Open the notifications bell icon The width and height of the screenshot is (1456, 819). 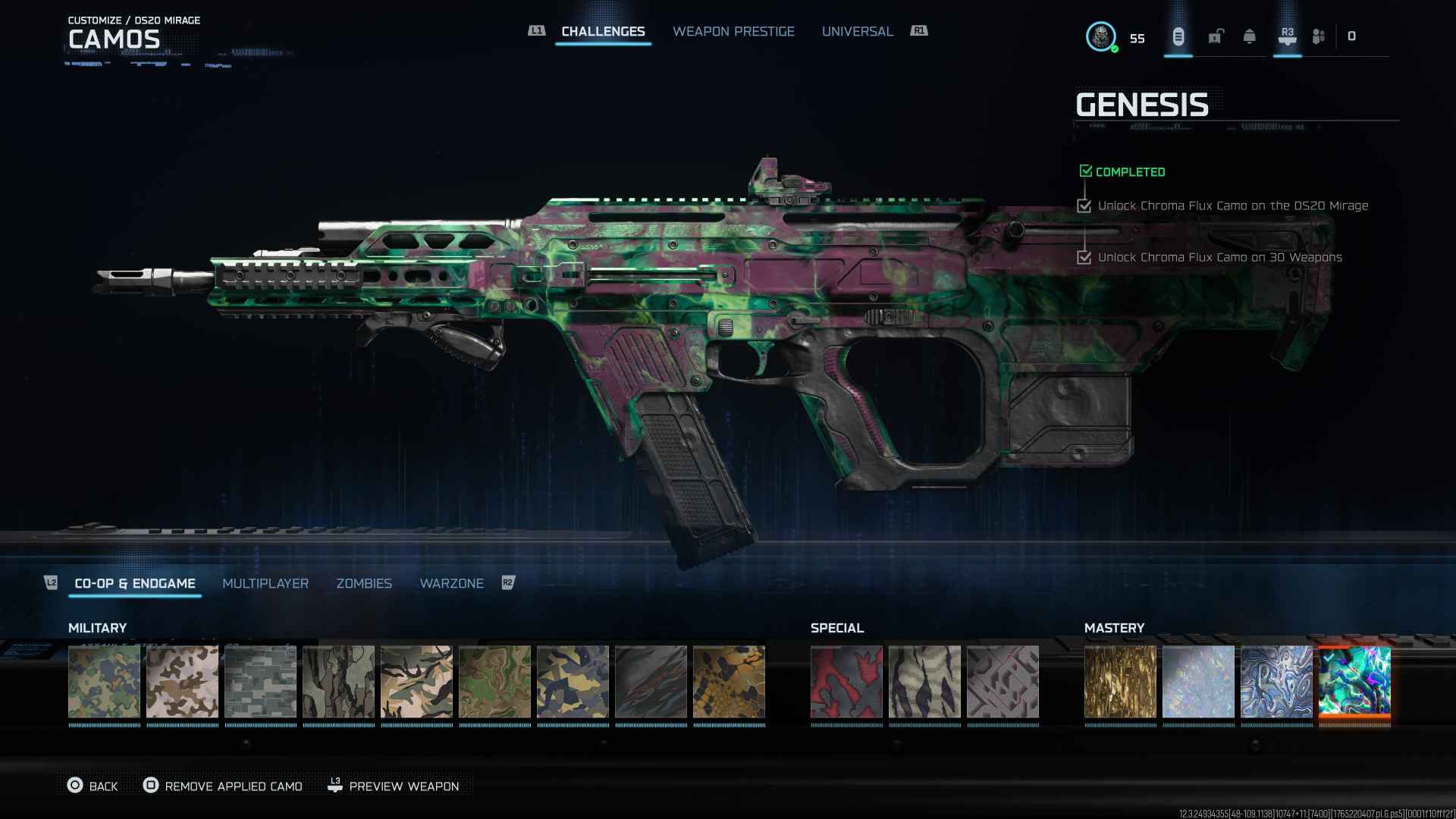1249,36
